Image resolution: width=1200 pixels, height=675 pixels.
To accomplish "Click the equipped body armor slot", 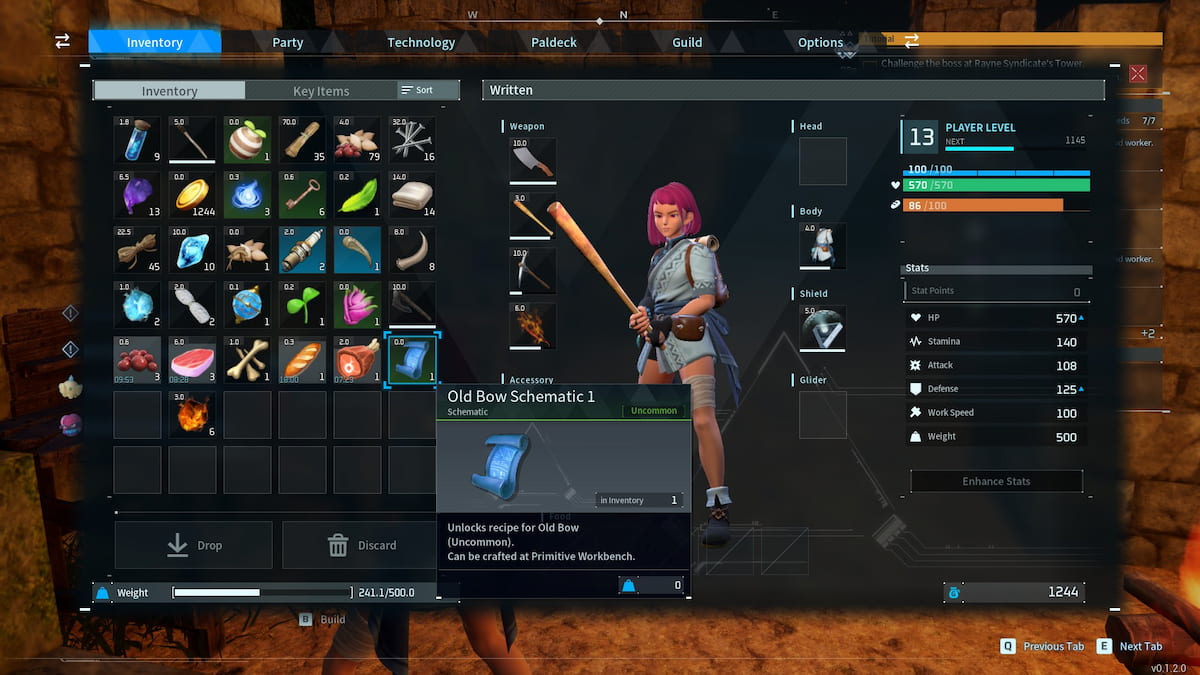I will pyautogui.click(x=823, y=246).
